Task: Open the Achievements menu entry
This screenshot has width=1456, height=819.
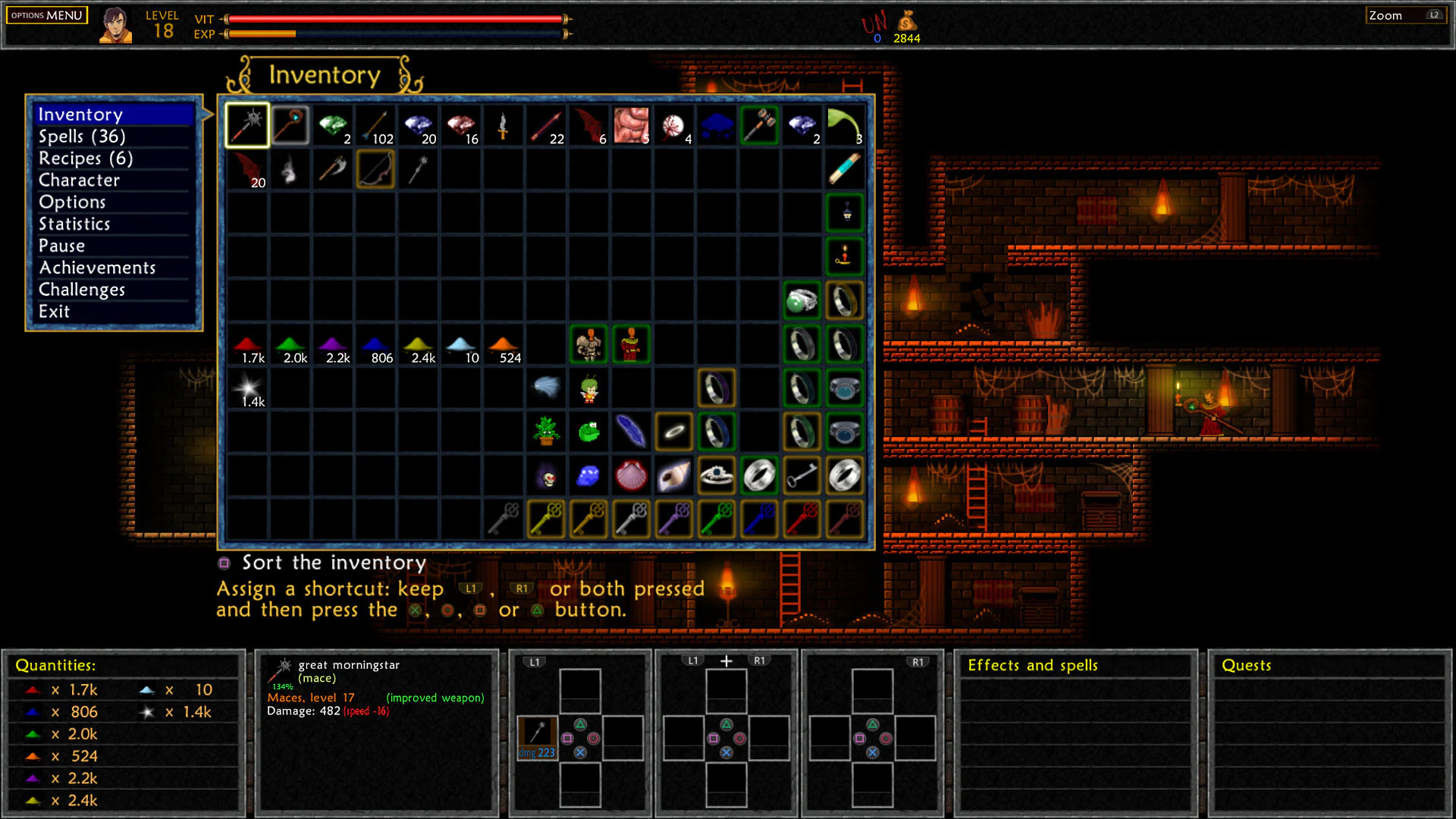Action: tap(98, 267)
